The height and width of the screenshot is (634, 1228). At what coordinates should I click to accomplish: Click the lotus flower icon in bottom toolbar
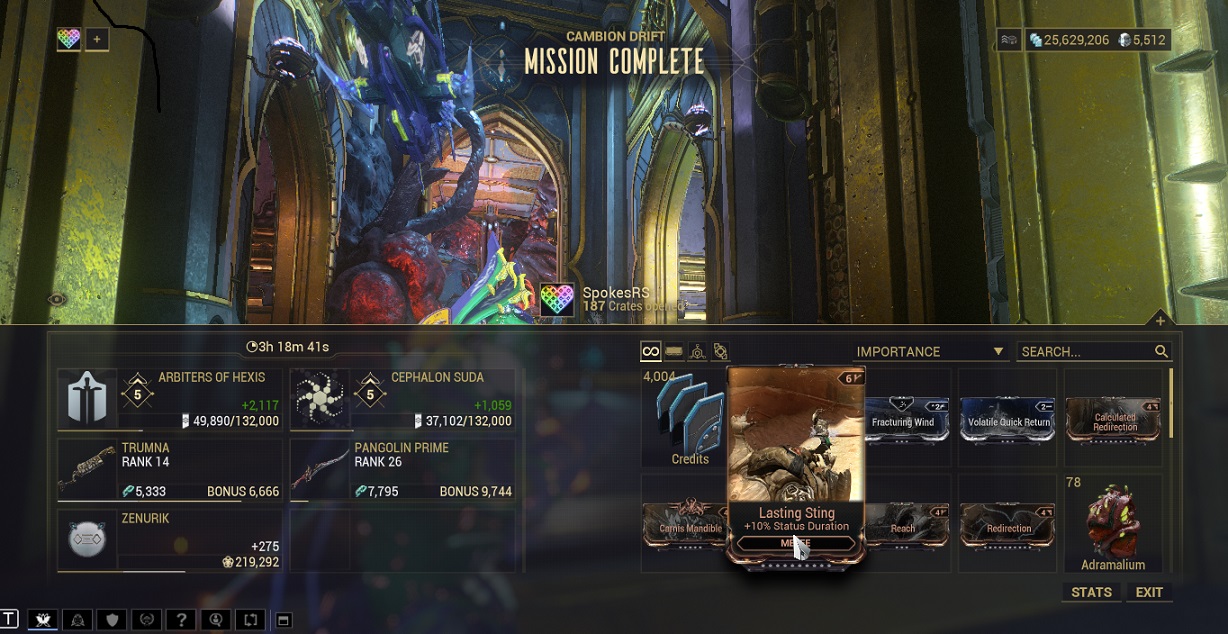42,620
